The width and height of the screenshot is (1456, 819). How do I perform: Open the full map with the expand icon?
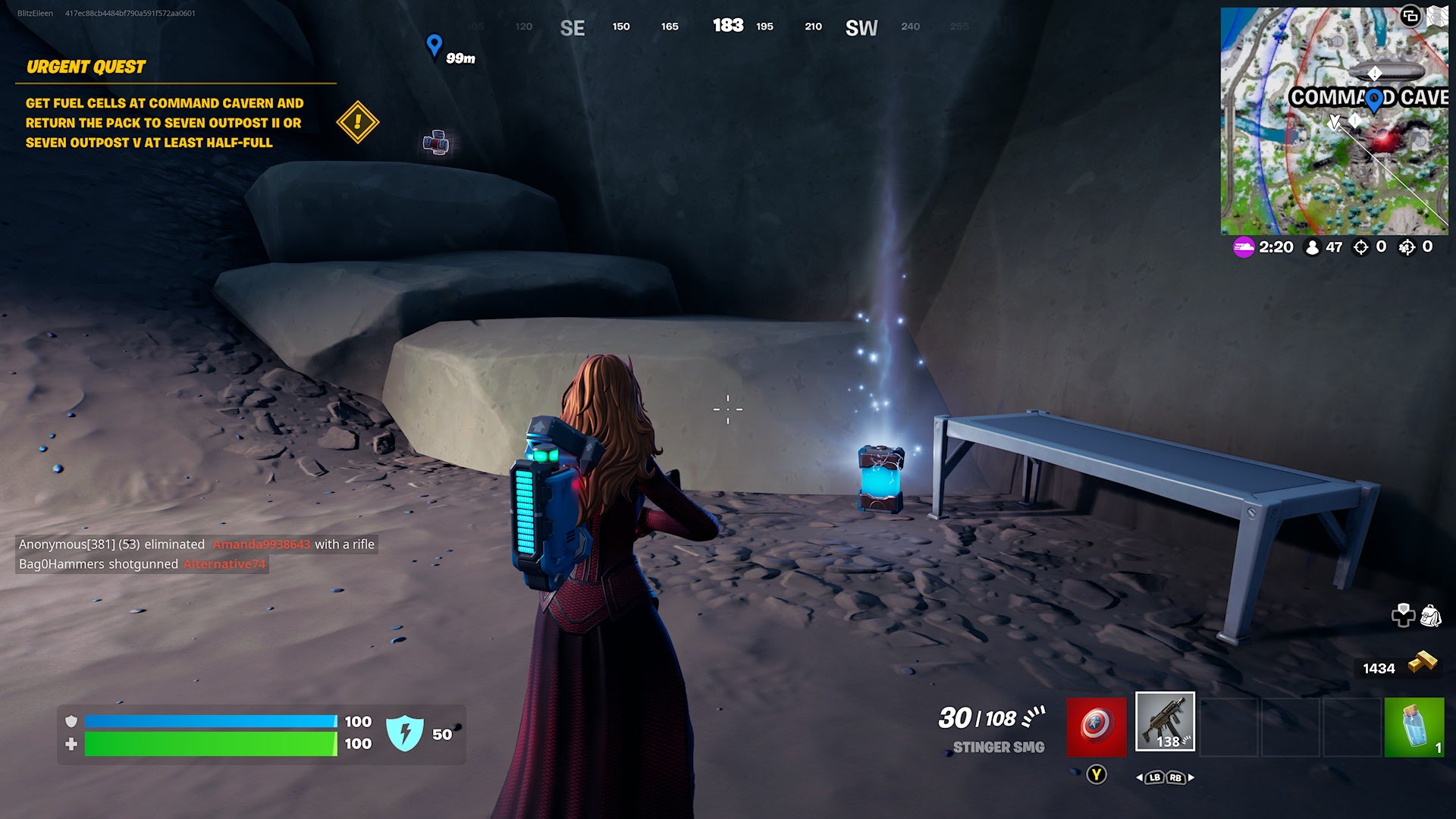pyautogui.click(x=1412, y=14)
